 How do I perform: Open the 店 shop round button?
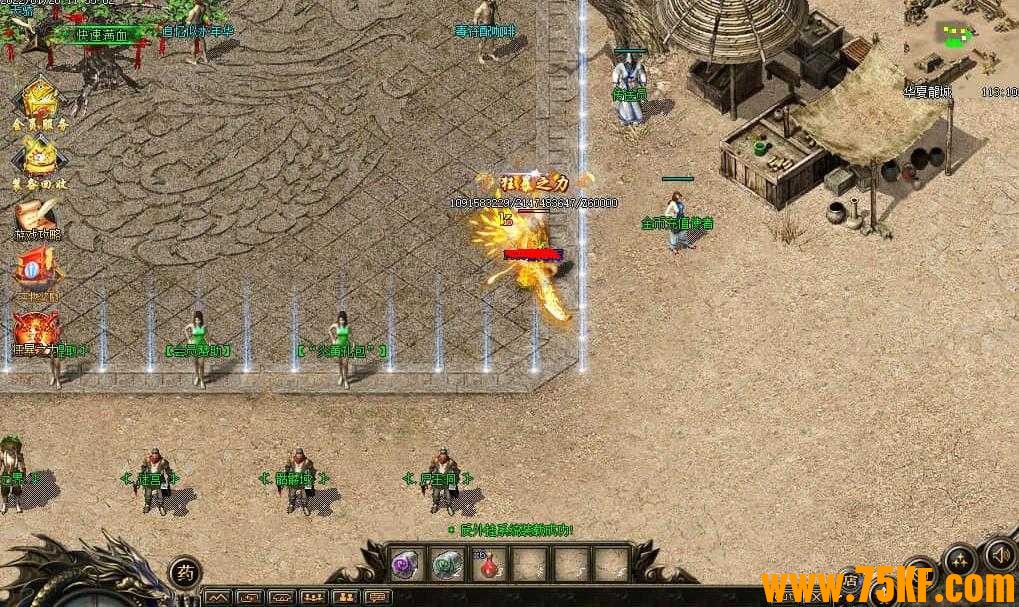[851, 580]
